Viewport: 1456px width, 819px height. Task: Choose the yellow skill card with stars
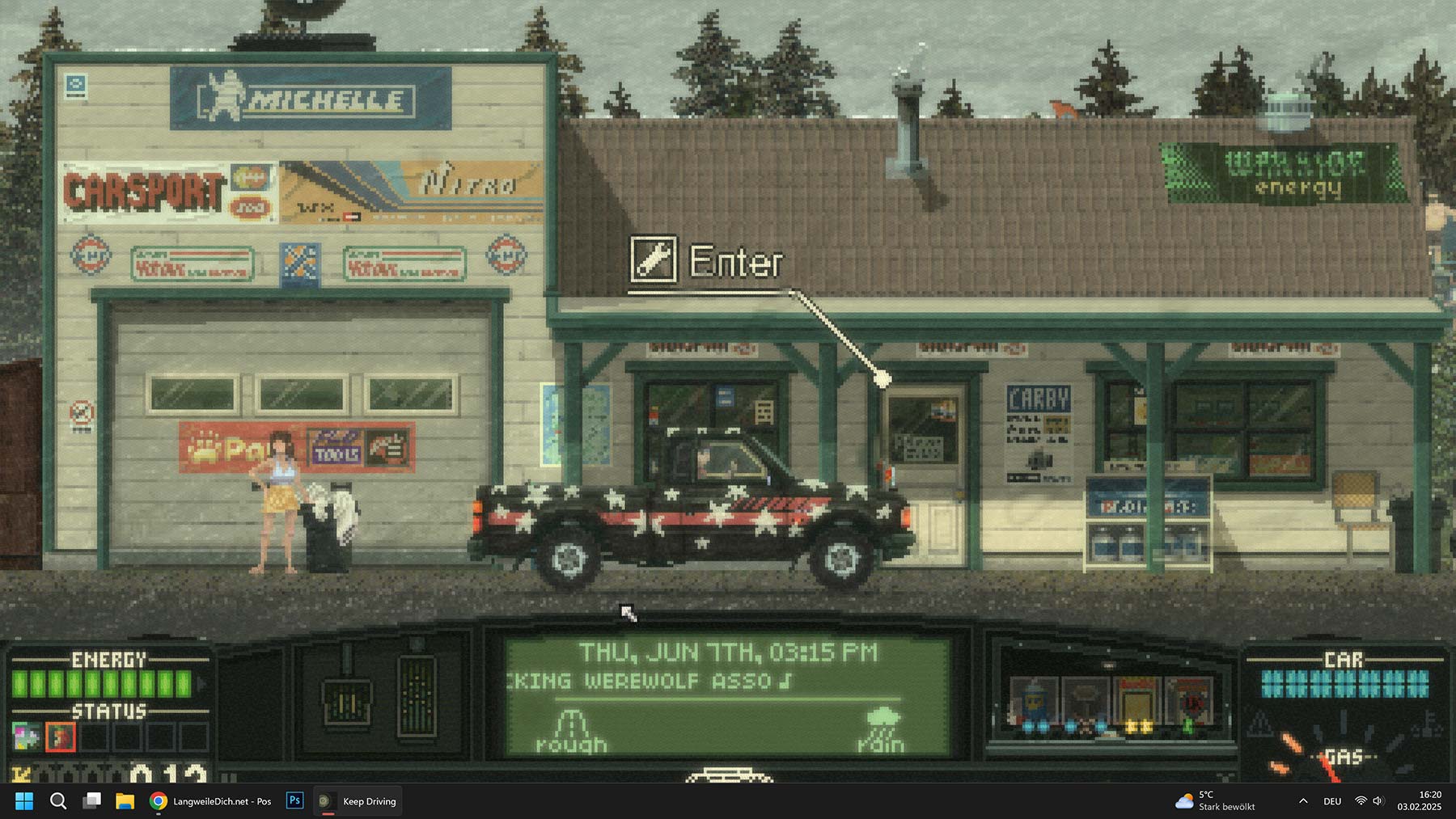coord(1136,703)
